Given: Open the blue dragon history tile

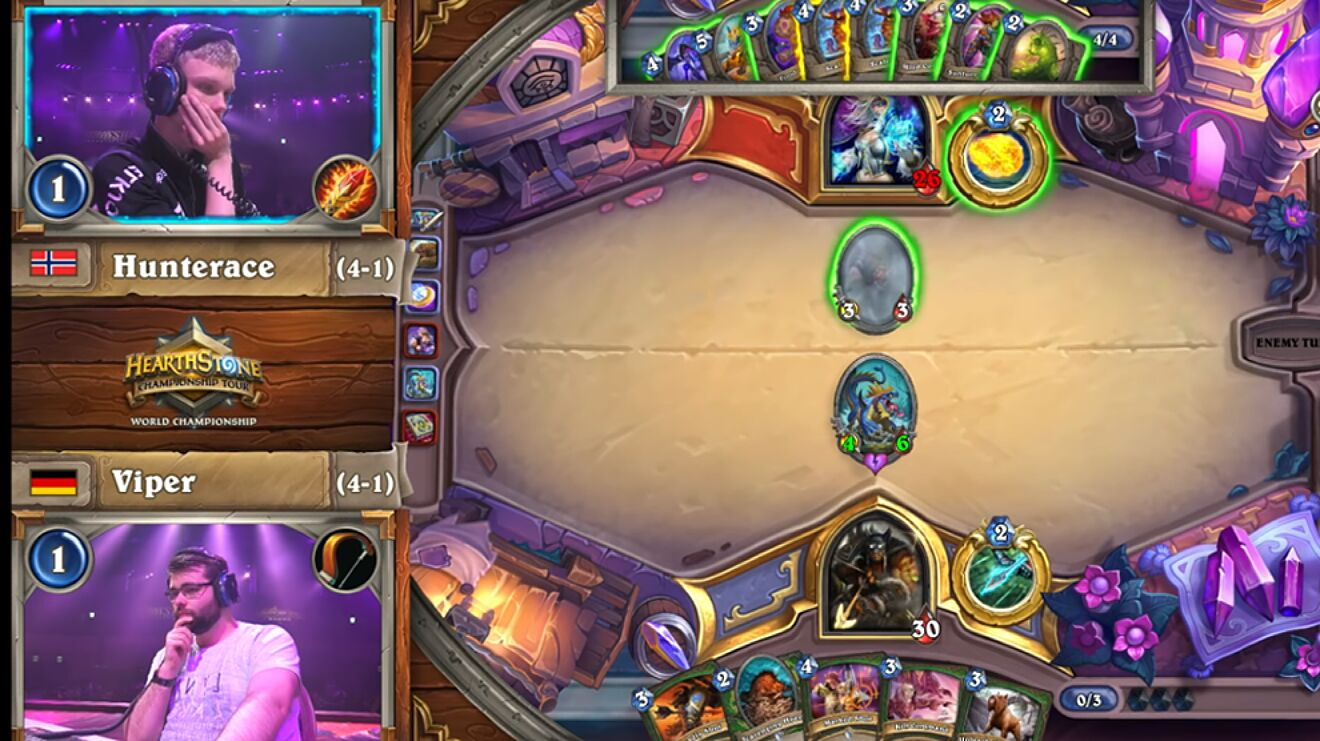Looking at the screenshot, I should pyautogui.click(x=421, y=383).
